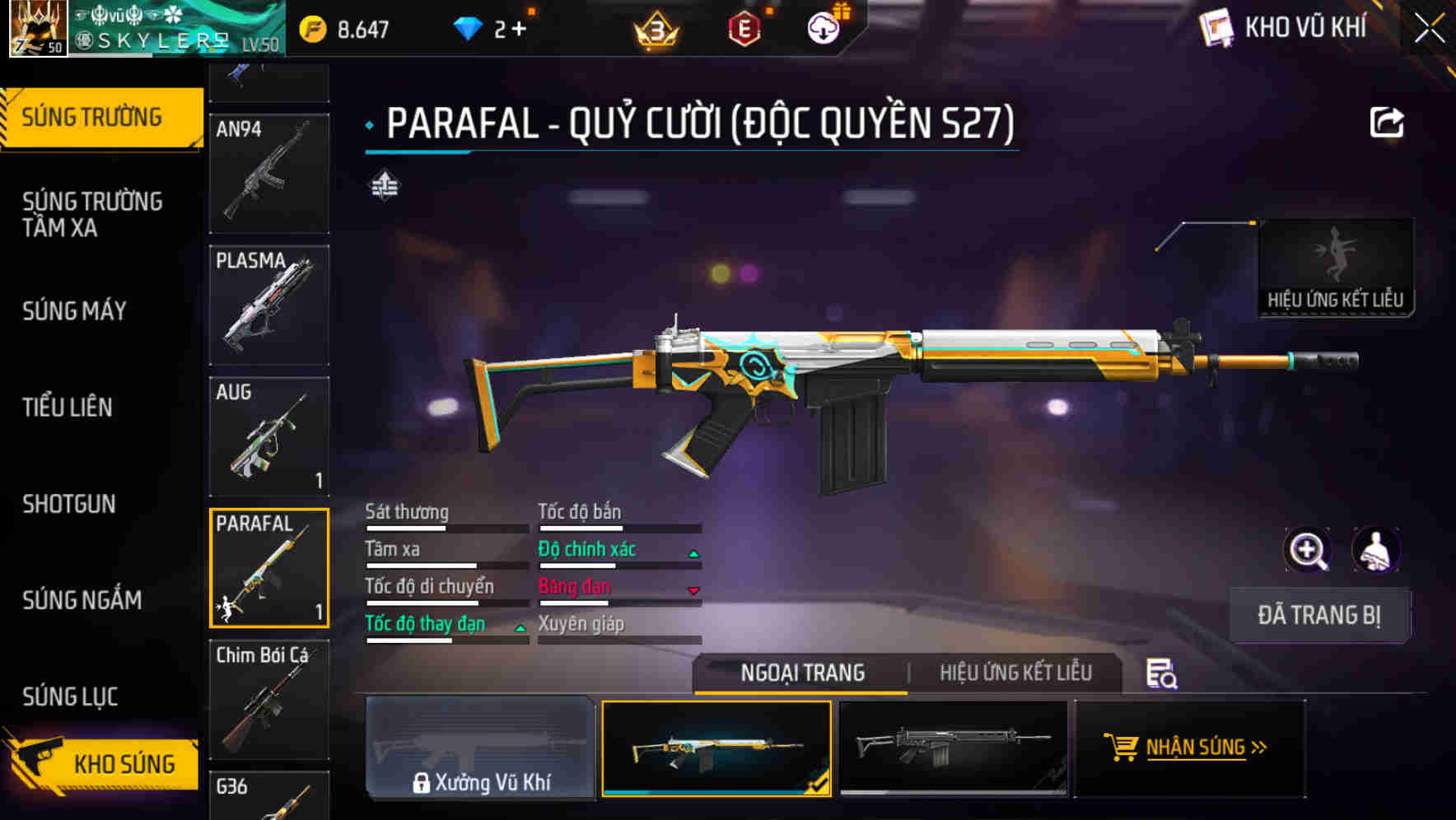Zoom in using the magnifier icon

1307,550
